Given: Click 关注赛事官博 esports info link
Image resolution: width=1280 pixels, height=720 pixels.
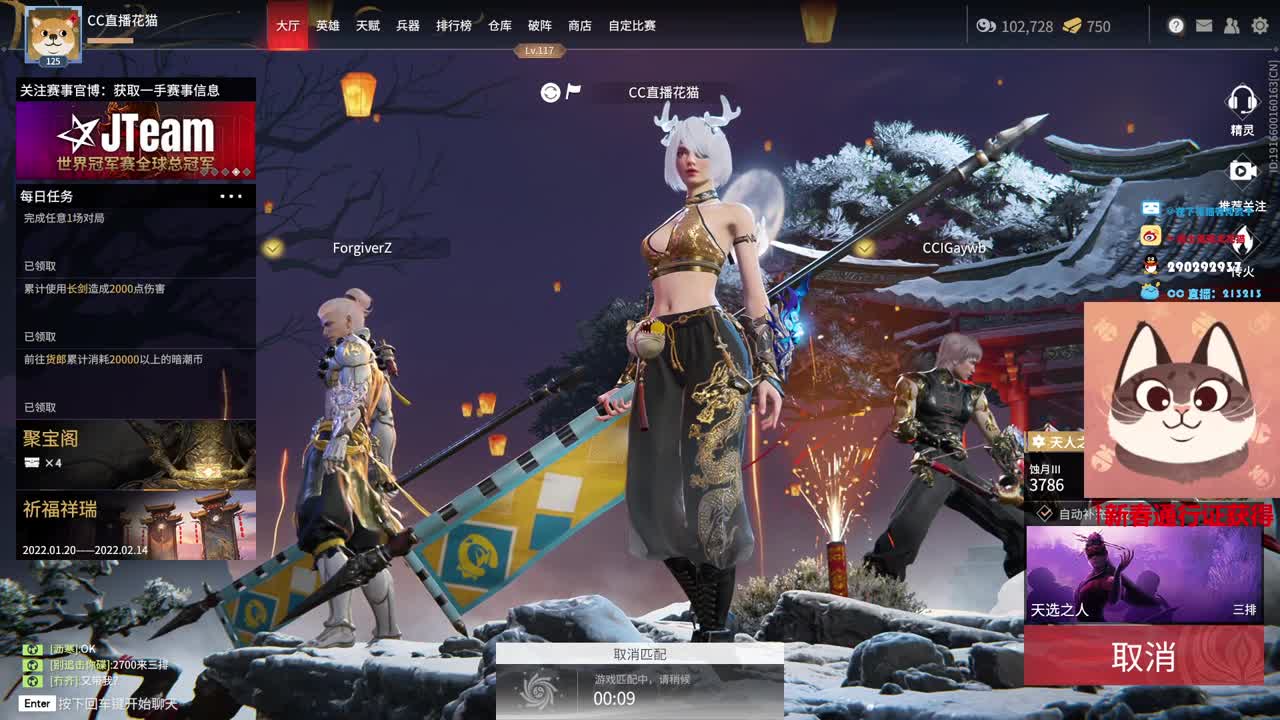Looking at the screenshot, I should point(120,88).
